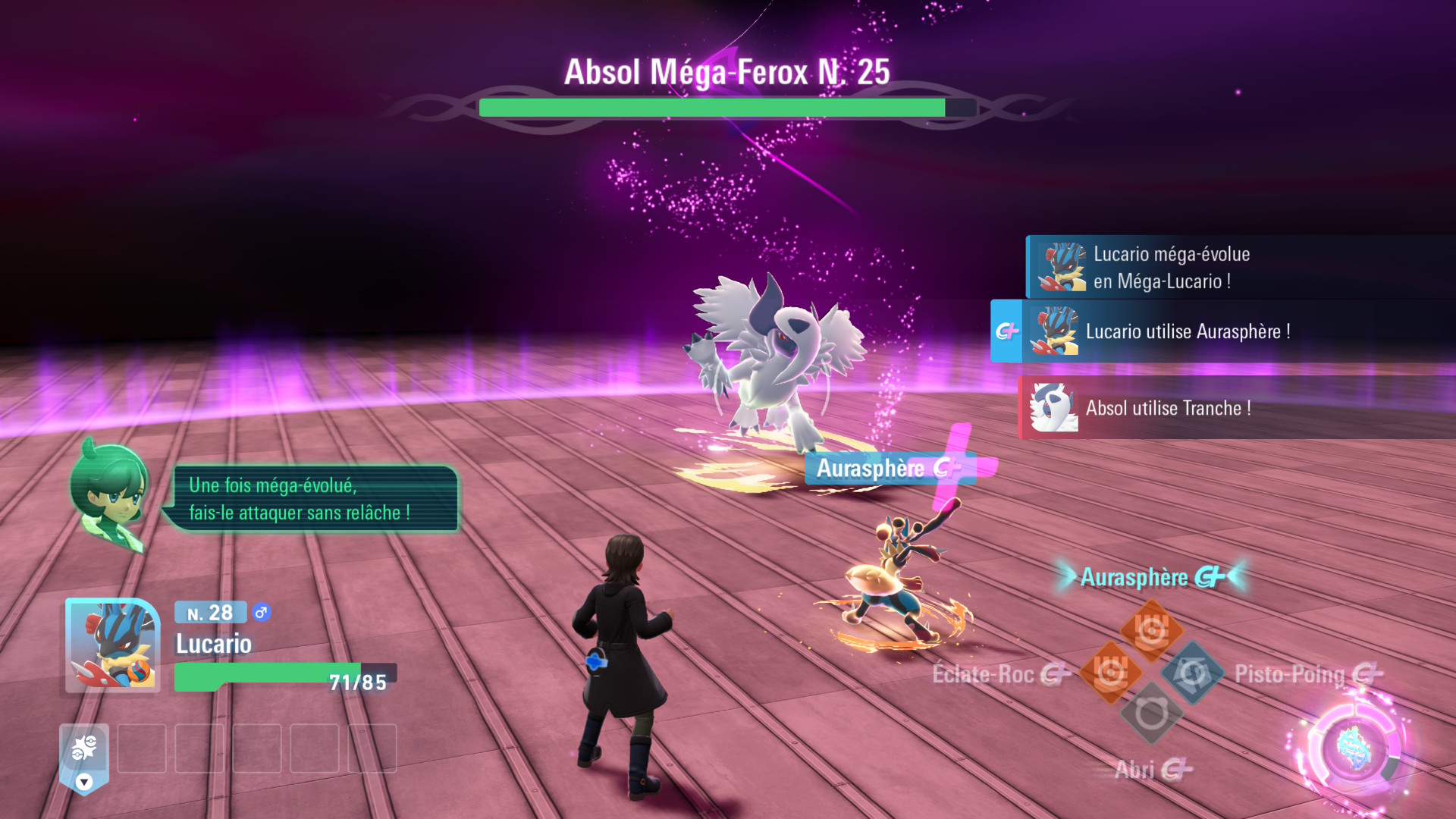1456x819 pixels.
Task: Open the 'Lucario méga-évolue' battle log entry
Action: (x=1240, y=267)
